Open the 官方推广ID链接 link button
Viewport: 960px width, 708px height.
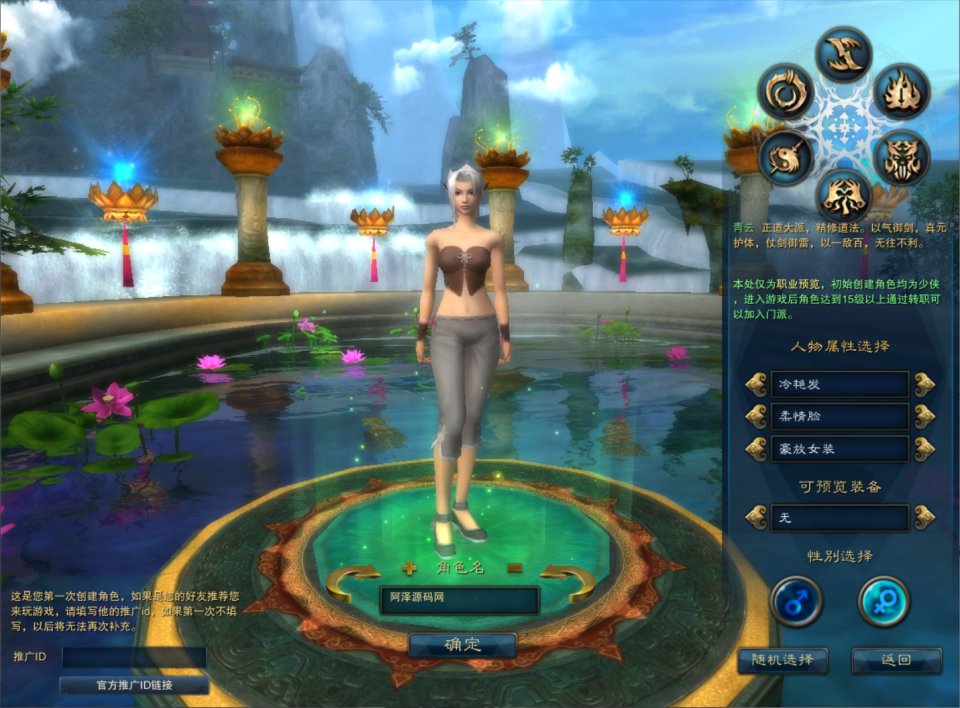coord(134,685)
